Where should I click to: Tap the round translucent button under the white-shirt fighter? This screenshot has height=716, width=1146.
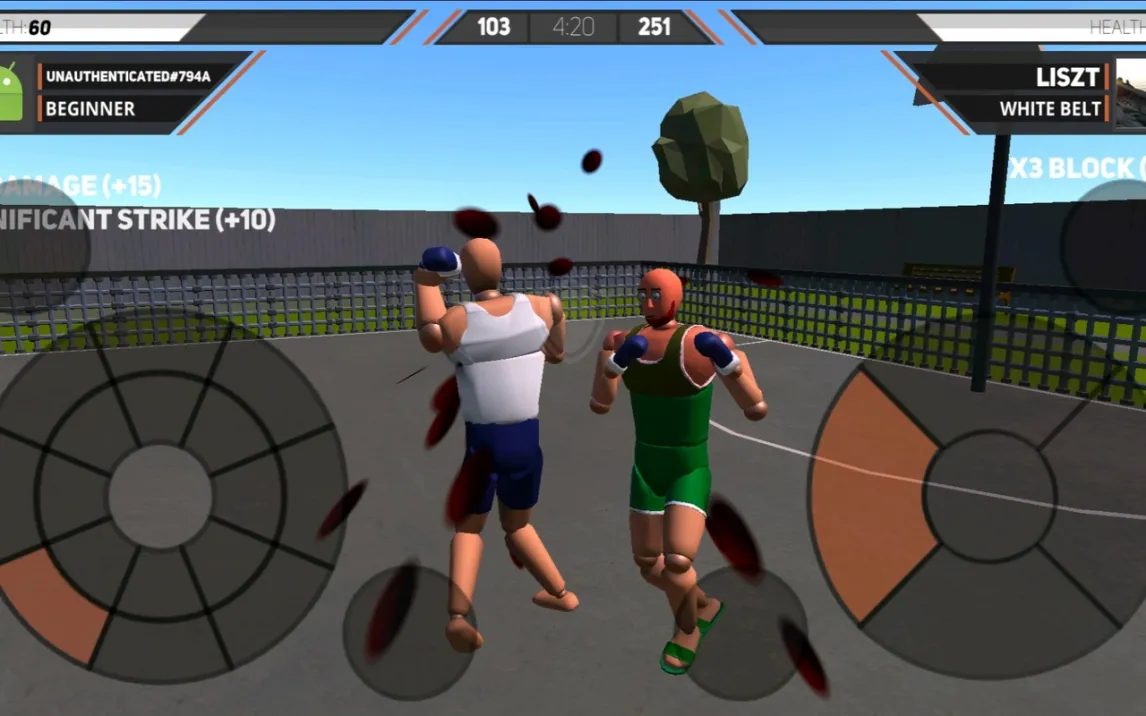pos(409,631)
